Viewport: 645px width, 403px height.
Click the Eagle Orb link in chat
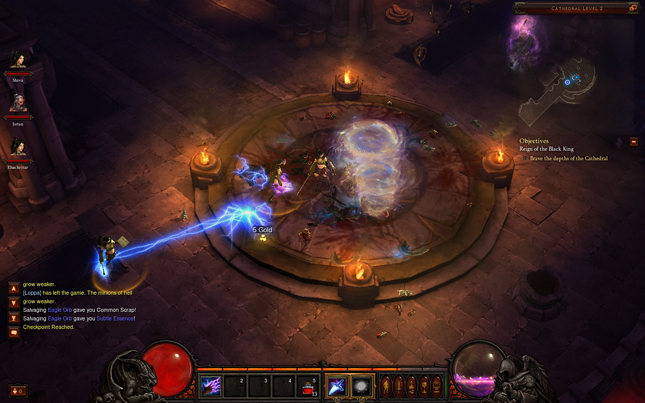[60, 310]
